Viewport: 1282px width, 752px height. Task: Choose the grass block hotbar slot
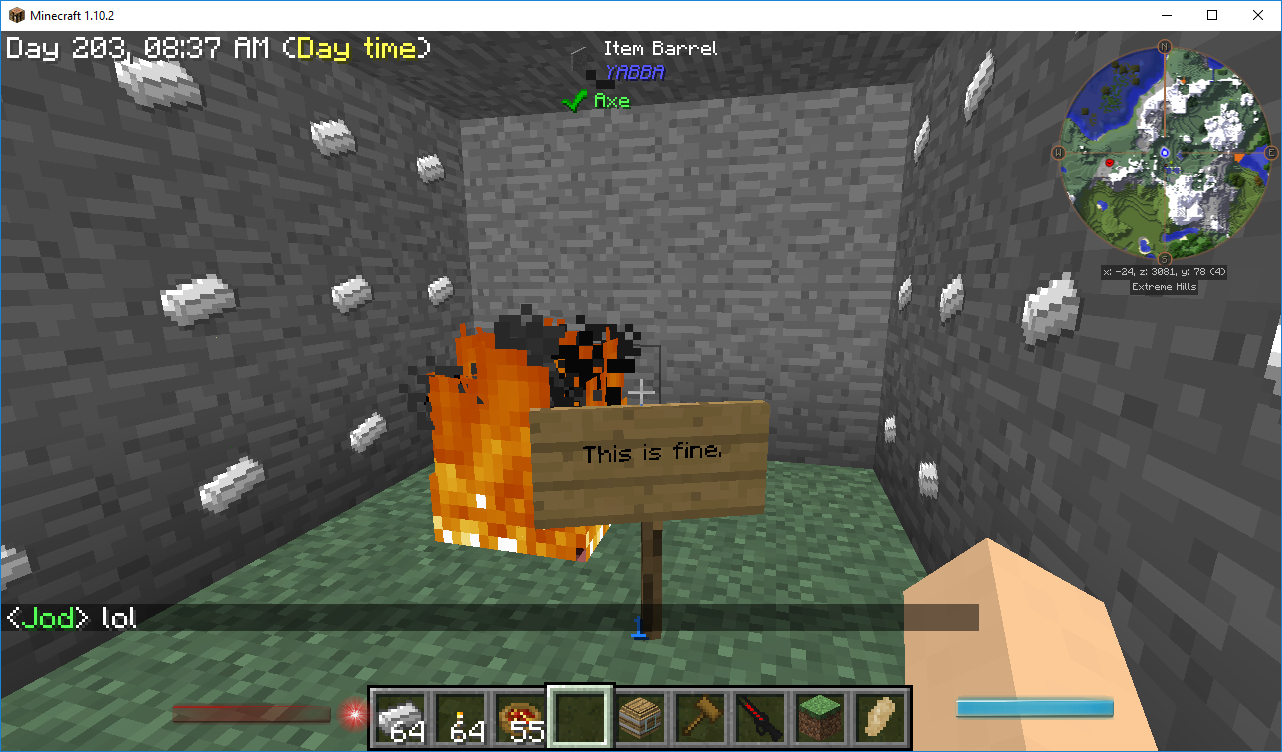[x=820, y=717]
